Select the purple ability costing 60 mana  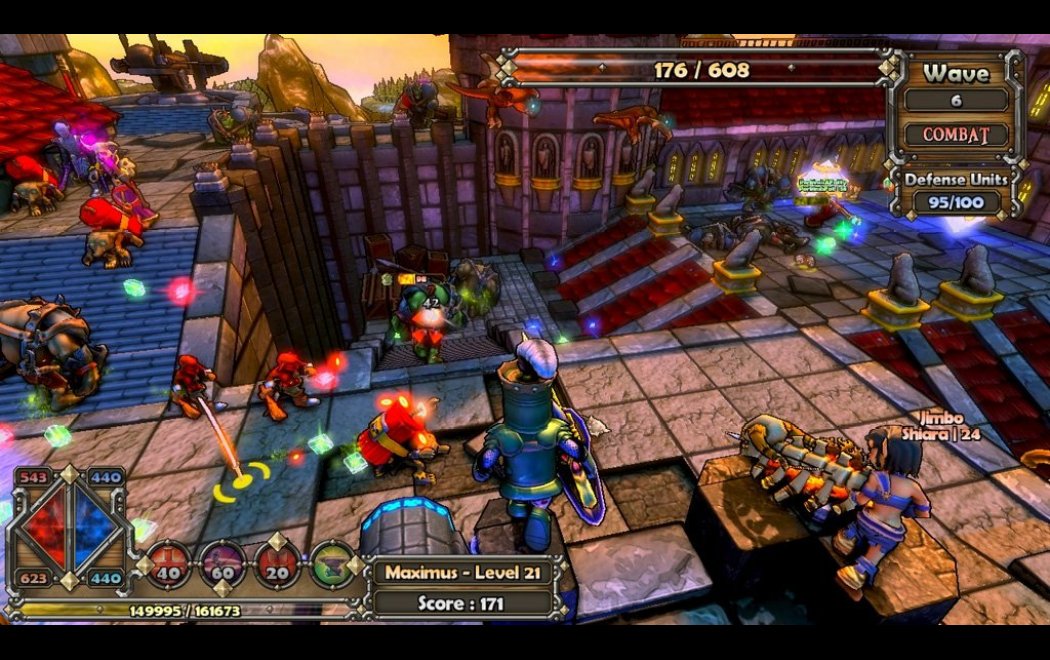click(x=222, y=564)
